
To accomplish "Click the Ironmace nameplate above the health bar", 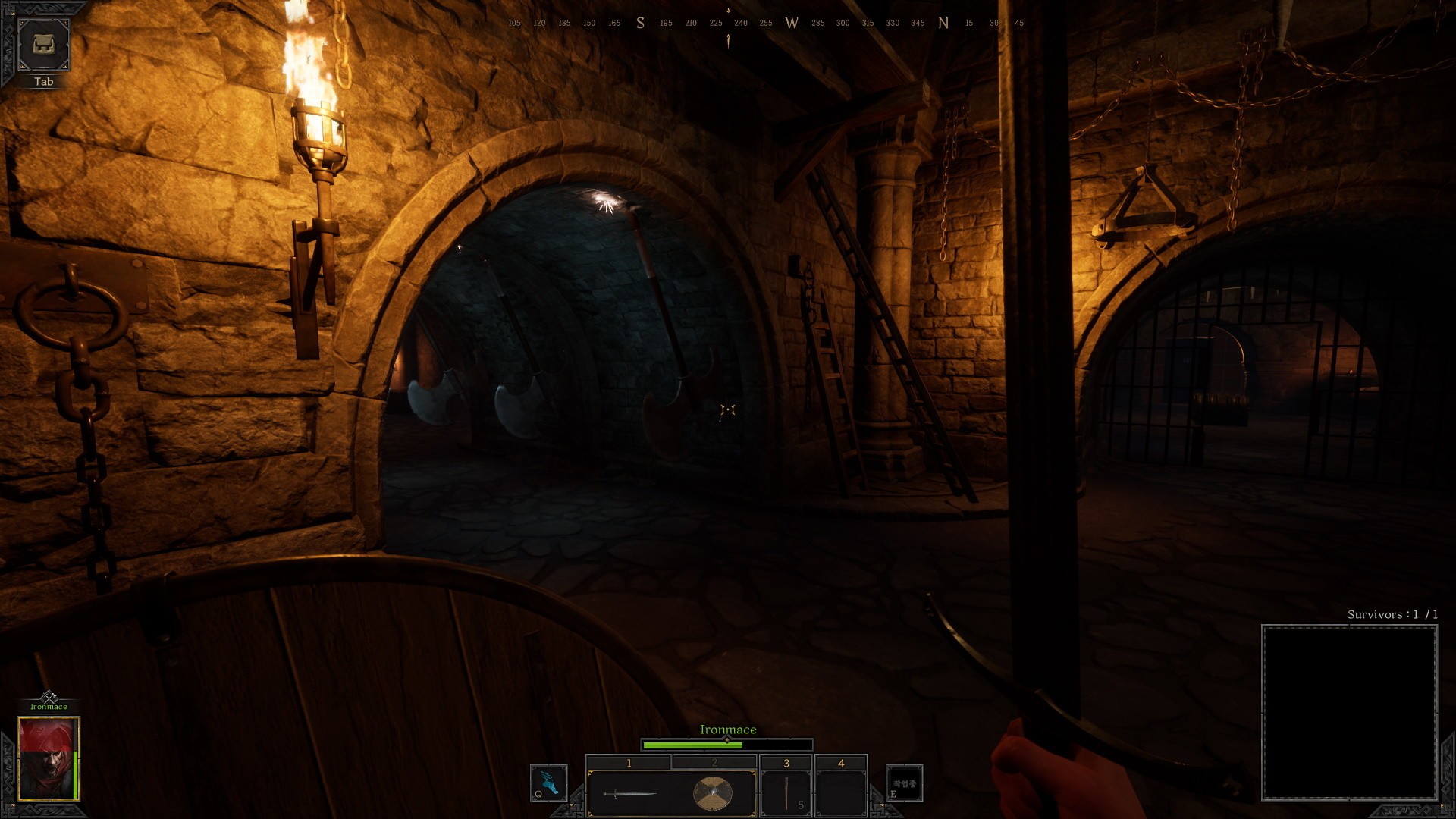I will pos(727,729).
